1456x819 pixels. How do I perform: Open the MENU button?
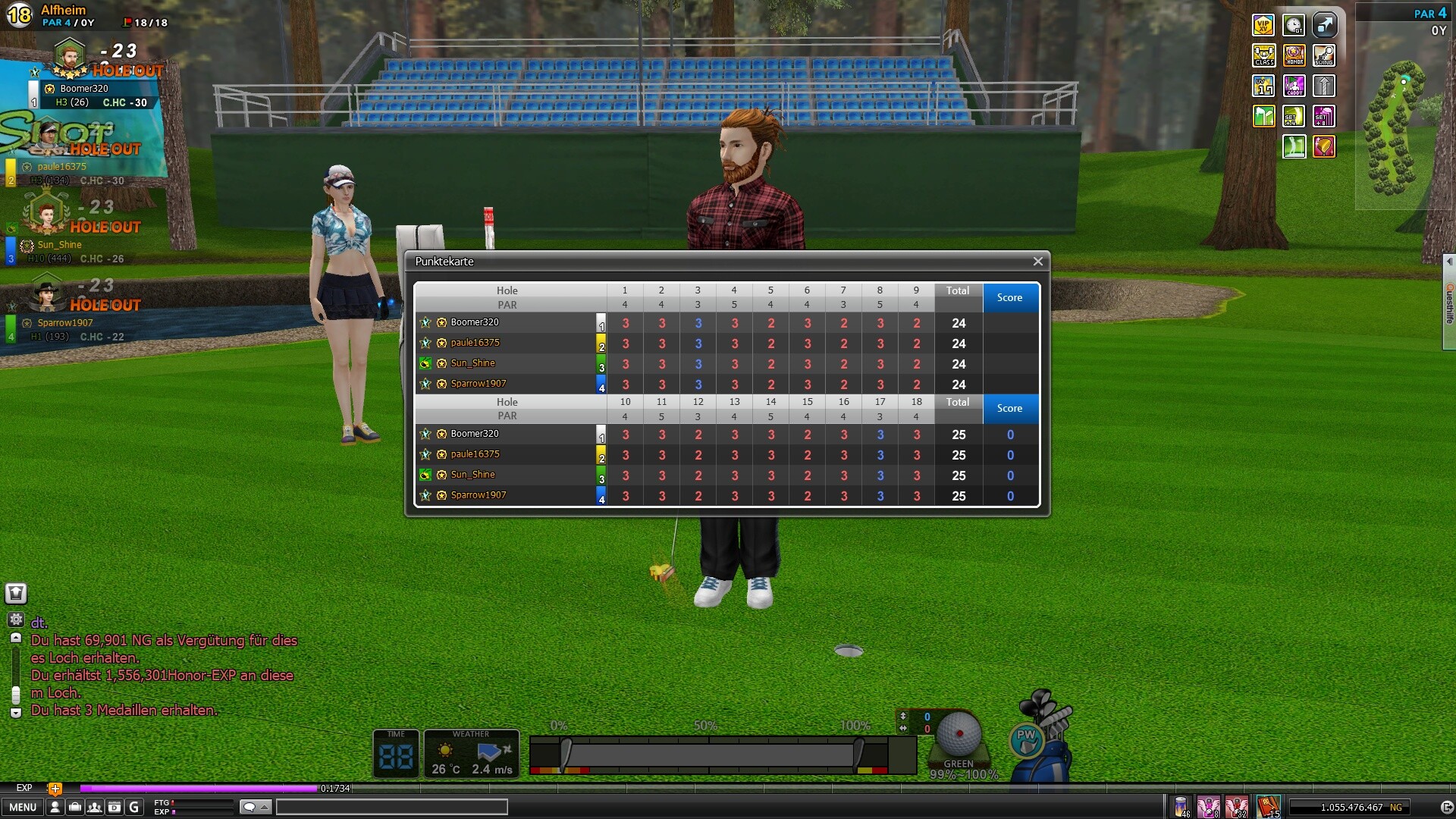tap(23, 807)
